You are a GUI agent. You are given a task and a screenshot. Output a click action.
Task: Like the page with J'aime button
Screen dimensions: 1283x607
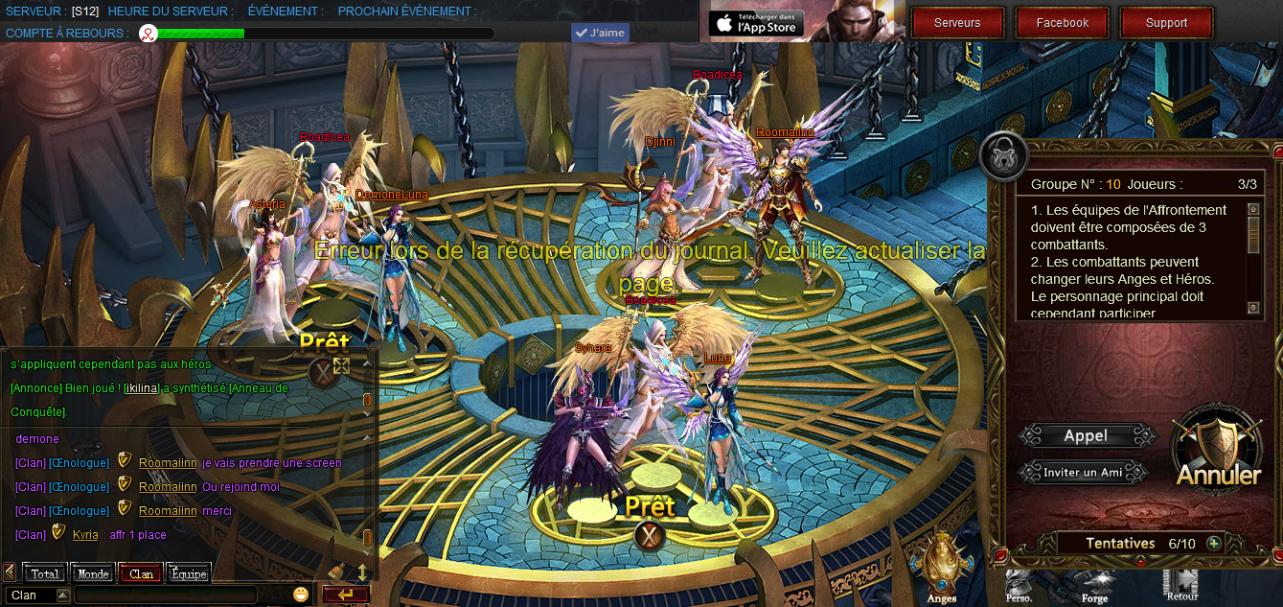click(x=600, y=33)
